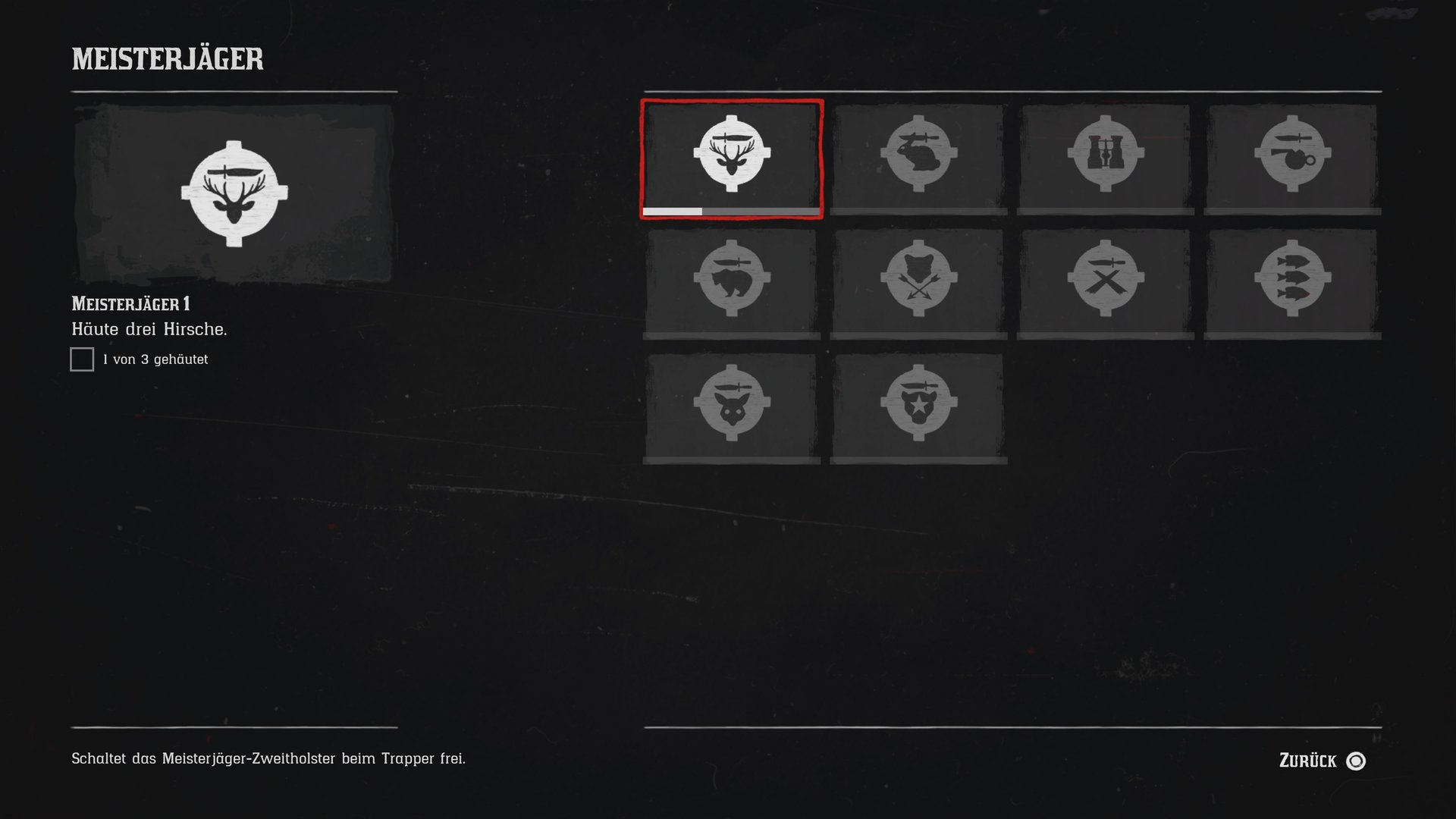
Task: Select the pointed-ear animal head challenge tile
Action: (x=732, y=406)
